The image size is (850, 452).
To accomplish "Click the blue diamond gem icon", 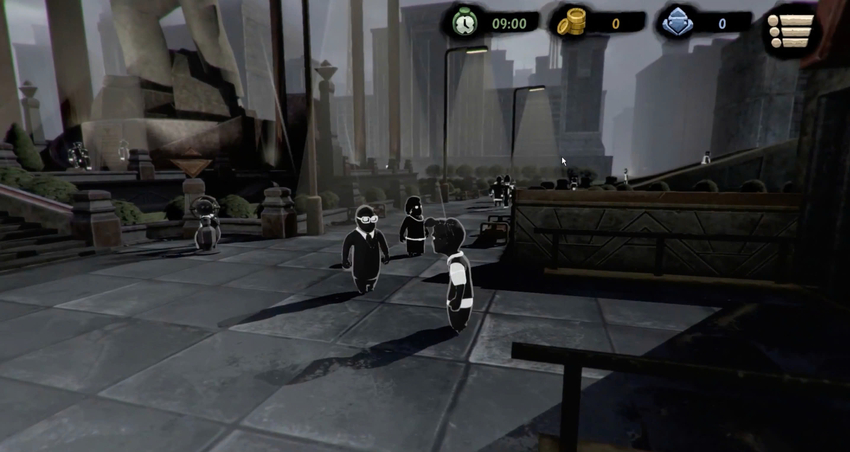I will pos(677,22).
